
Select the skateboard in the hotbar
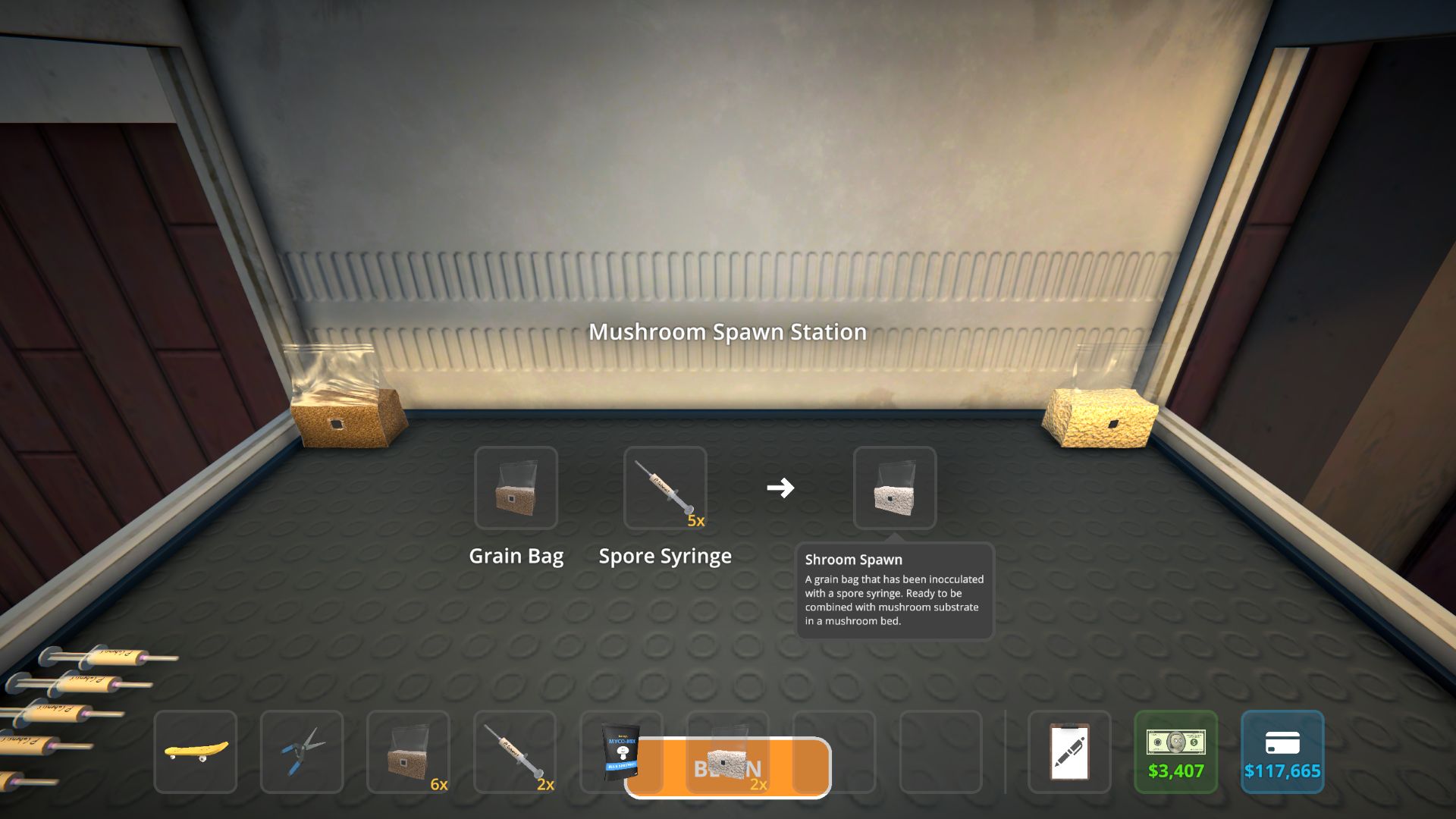pos(195,752)
